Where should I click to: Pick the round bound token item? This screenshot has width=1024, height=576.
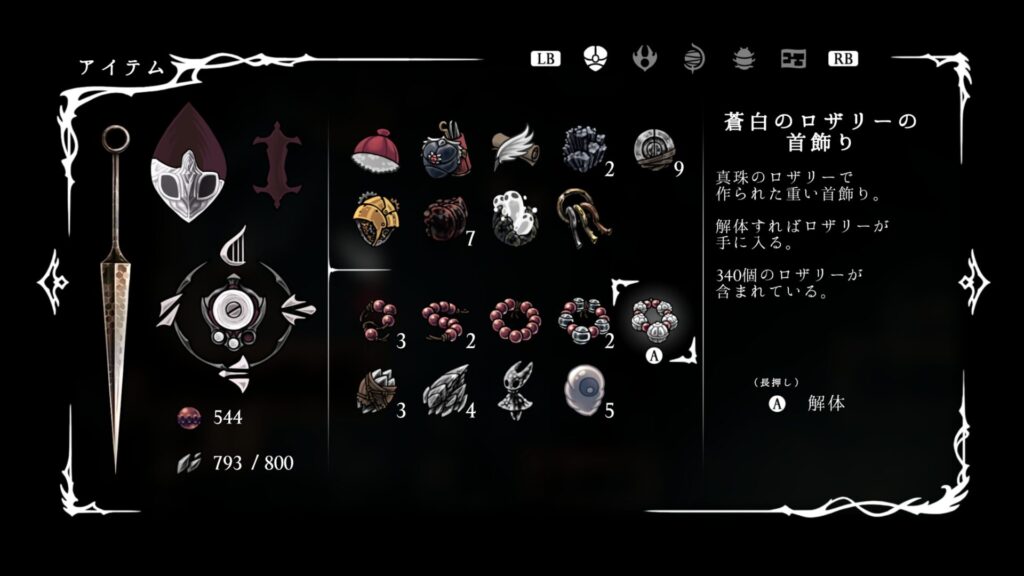[652, 150]
